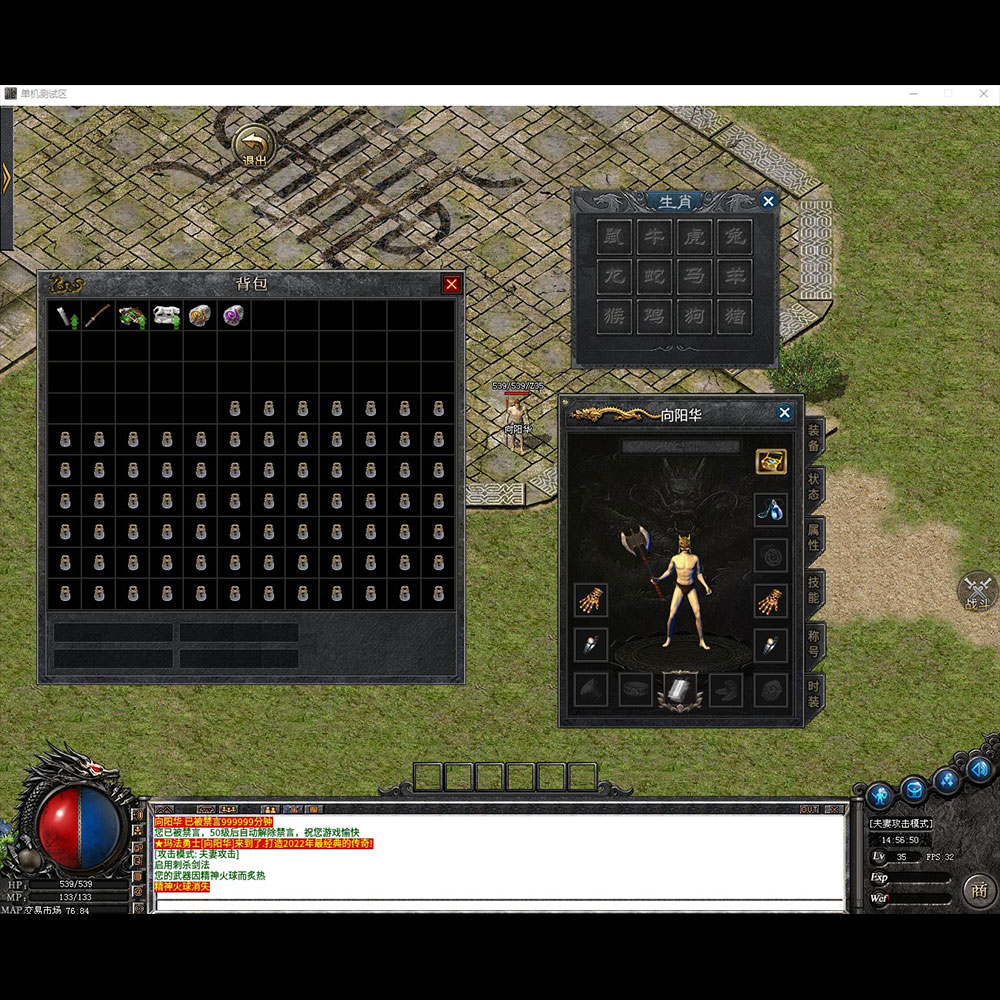Pick the white horse figurine item
This screenshot has height=1000, width=1000.
pos(166,317)
